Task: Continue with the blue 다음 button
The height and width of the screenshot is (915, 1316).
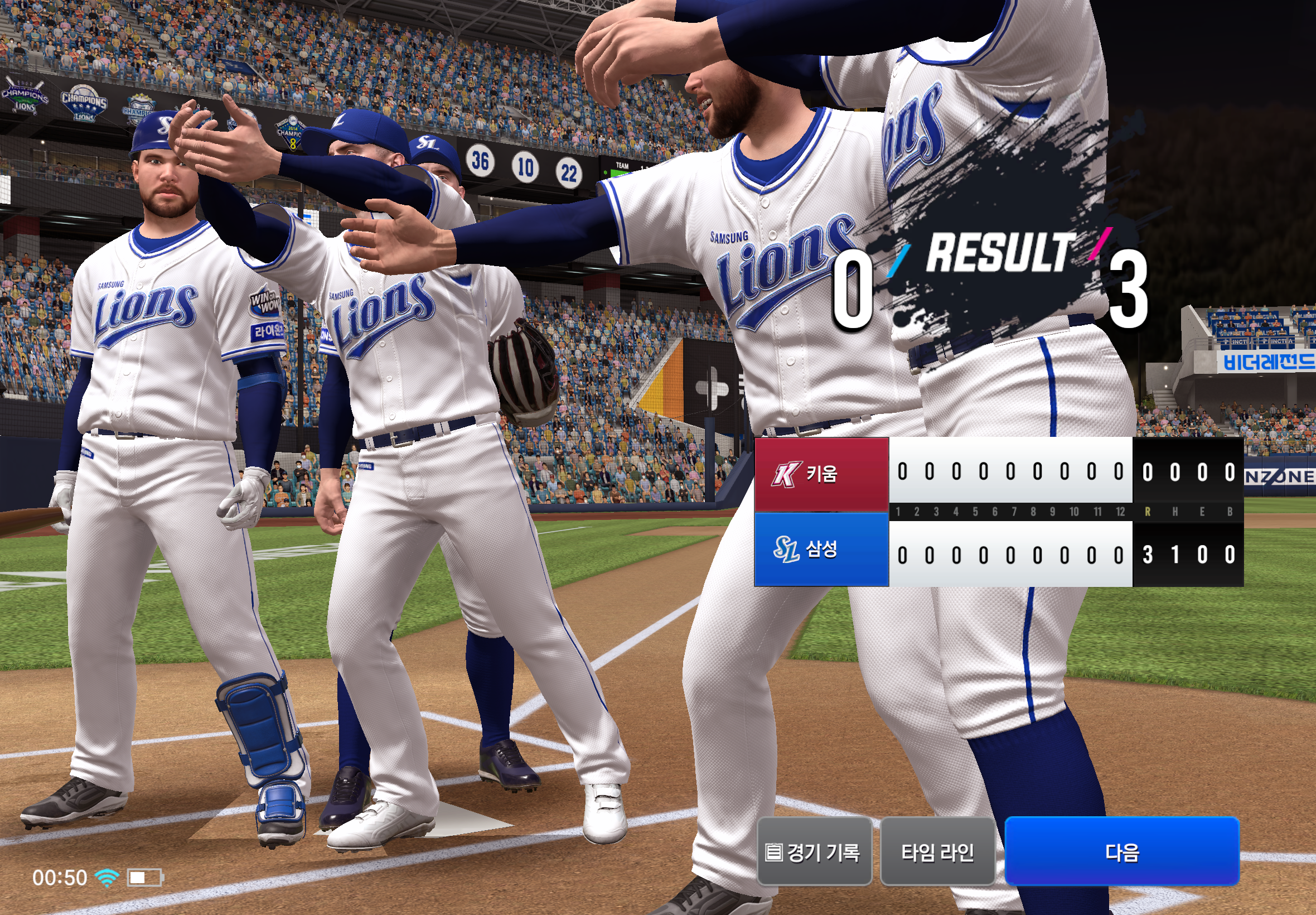Action: (1121, 851)
